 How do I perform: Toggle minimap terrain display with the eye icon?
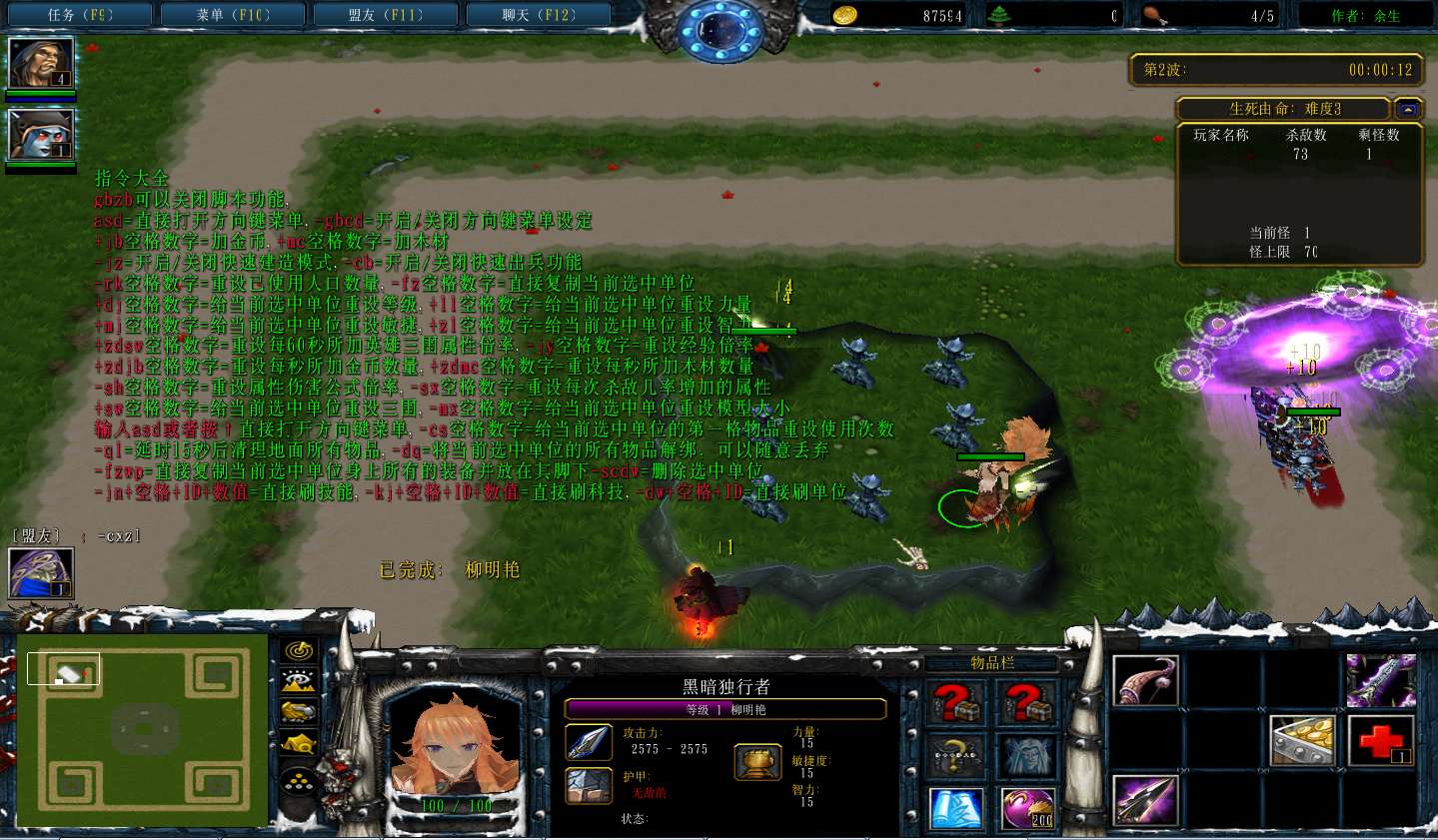[299, 682]
